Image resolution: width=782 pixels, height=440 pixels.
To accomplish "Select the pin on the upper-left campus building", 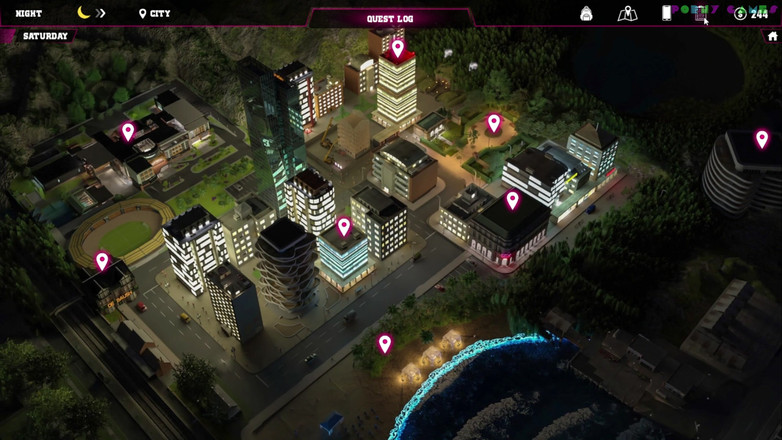I will 128,131.
